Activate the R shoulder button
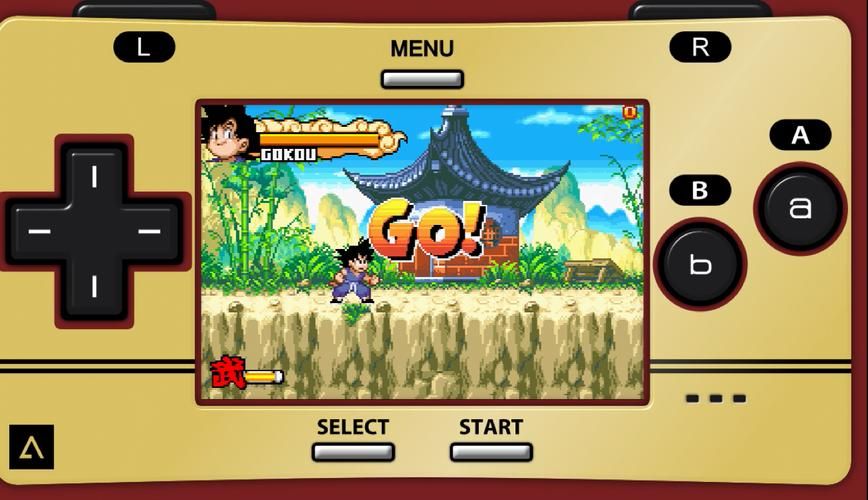The width and height of the screenshot is (868, 500). click(x=699, y=47)
